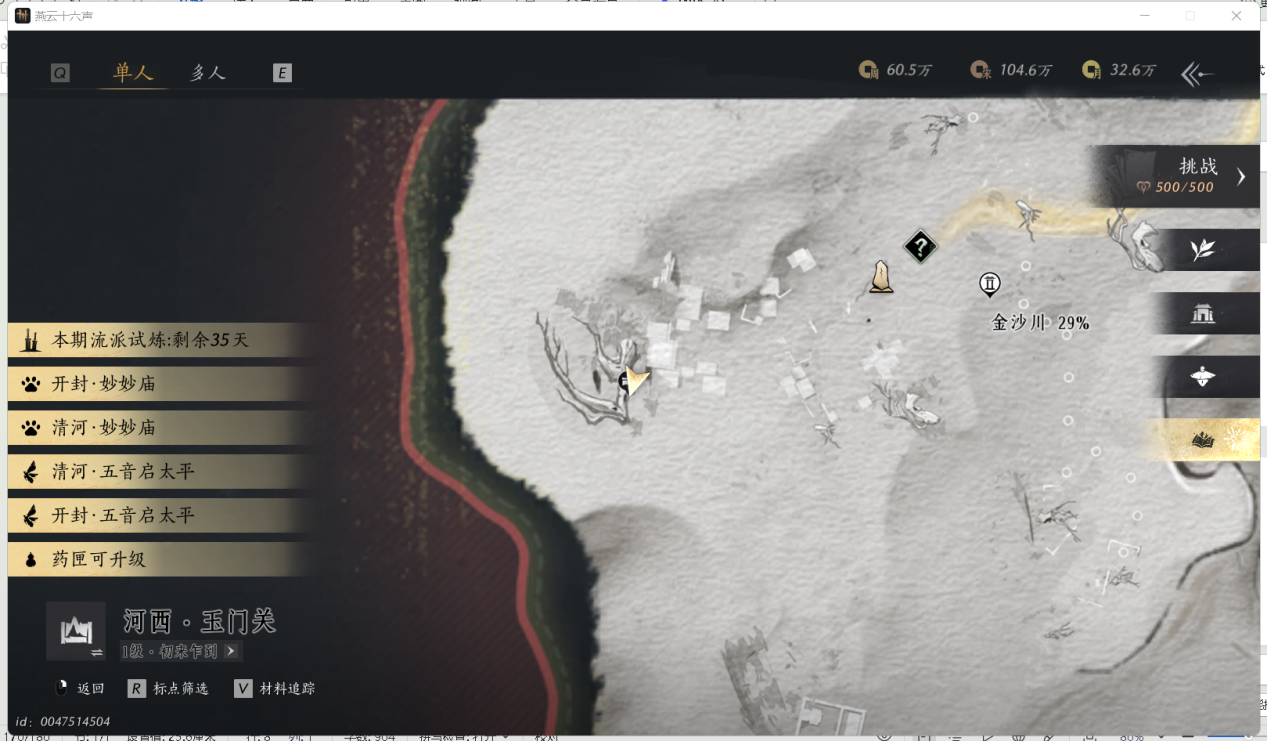The width and height of the screenshot is (1267, 741).
Task: Choose the 清河·妙妙庙 entry
Action: point(104,428)
